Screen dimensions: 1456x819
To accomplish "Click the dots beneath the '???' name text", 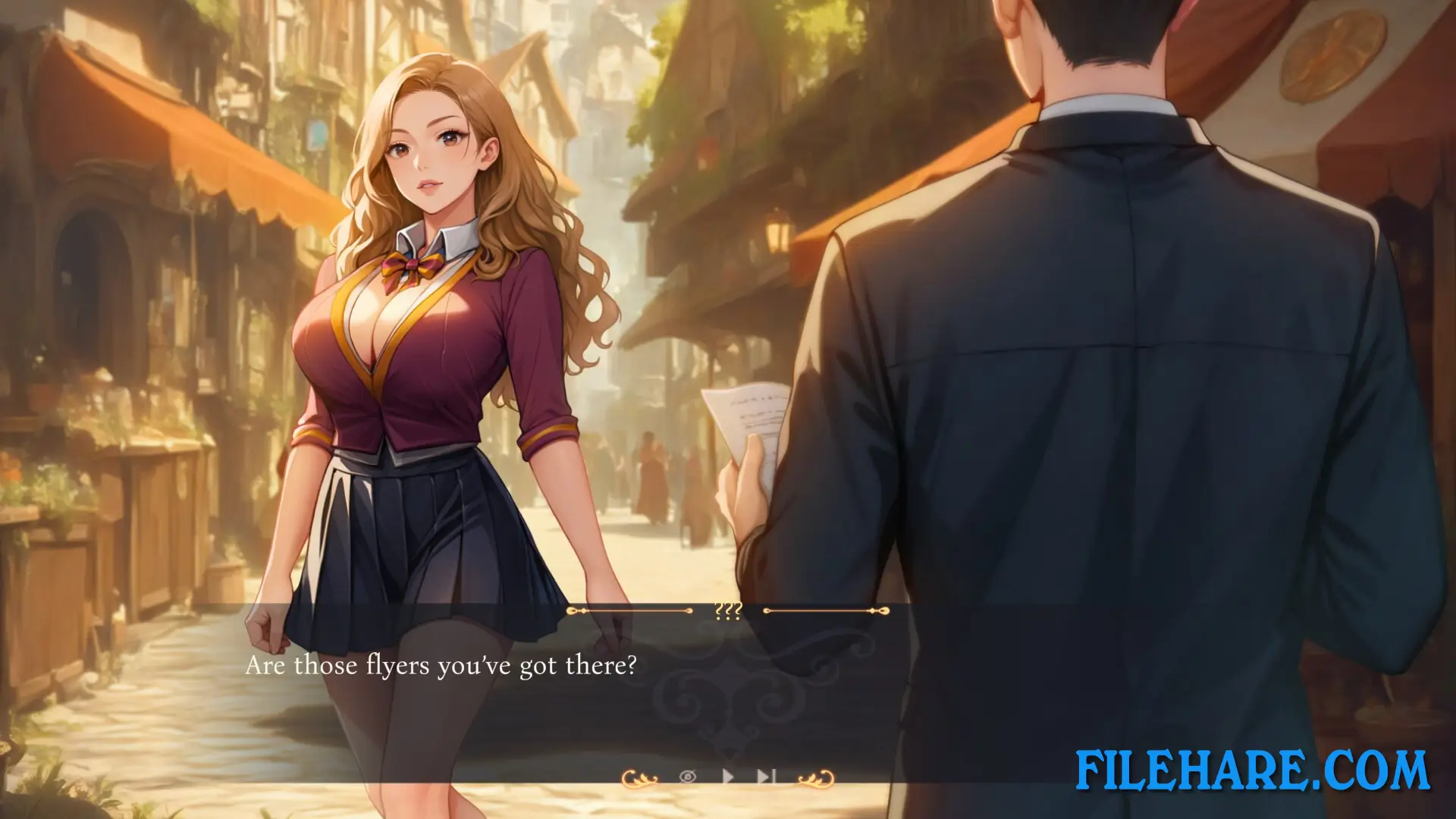I will point(727,618).
